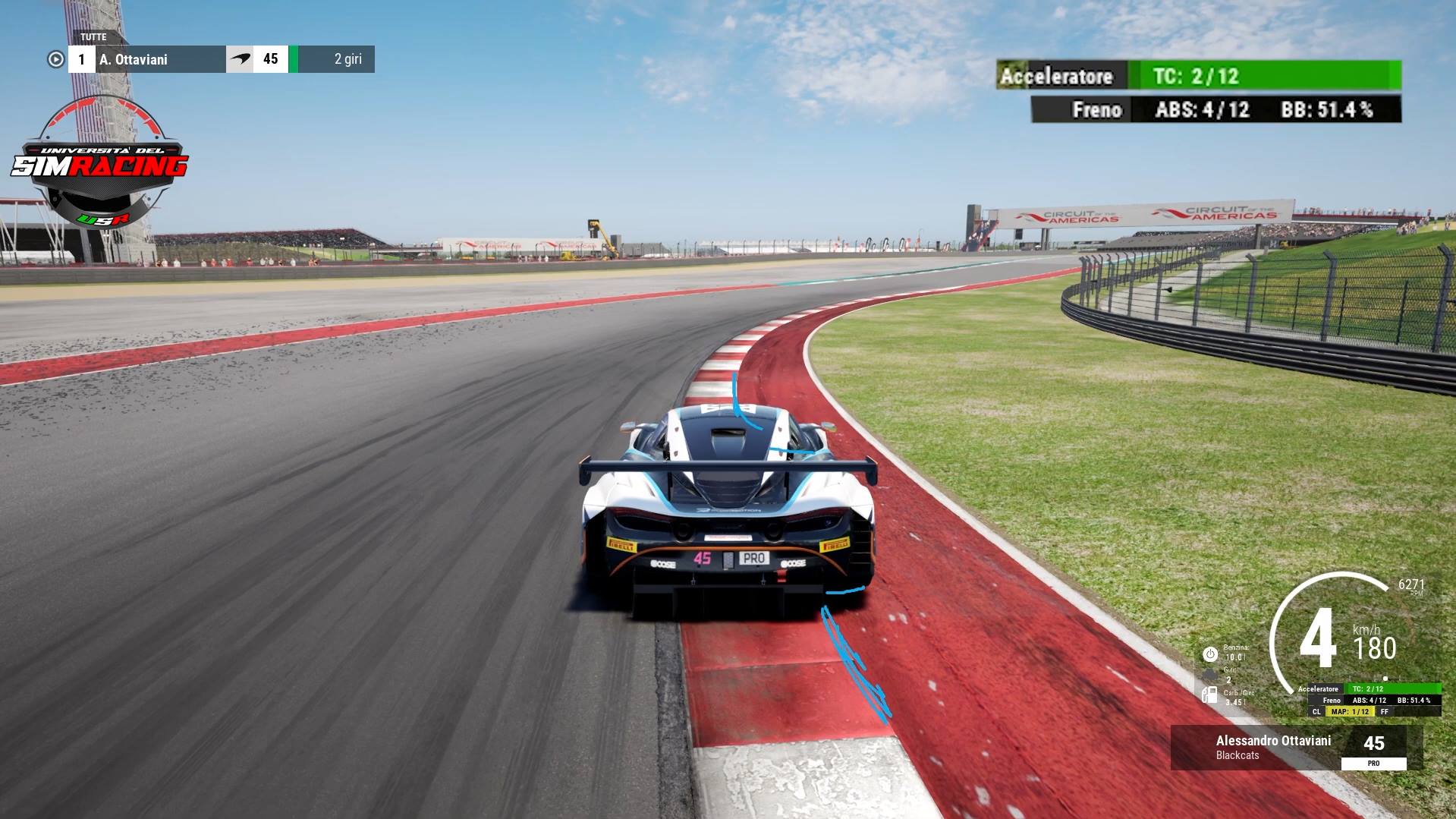Click the 2 giri remaining counter

tap(348, 59)
